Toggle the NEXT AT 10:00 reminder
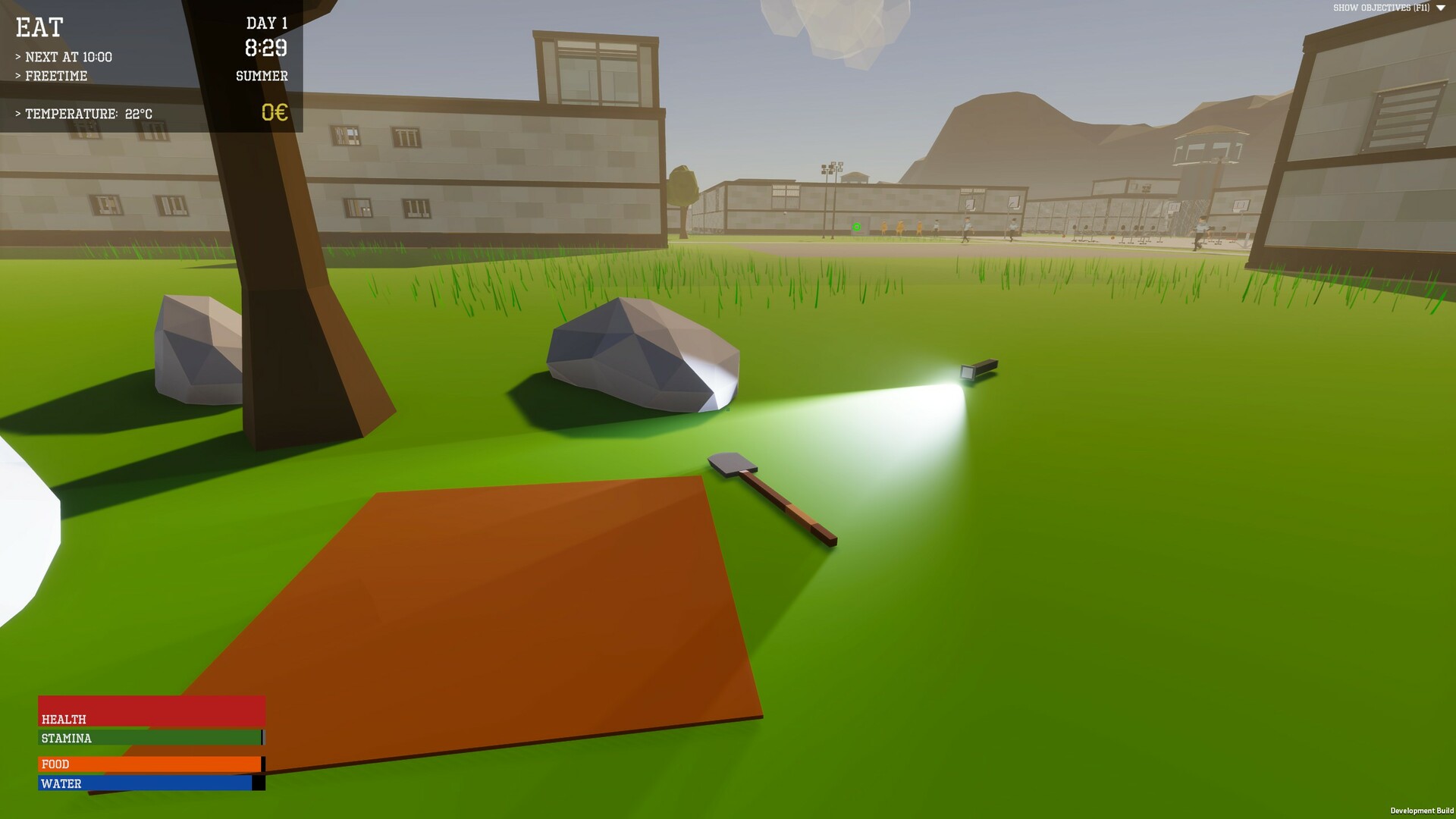 coord(64,57)
